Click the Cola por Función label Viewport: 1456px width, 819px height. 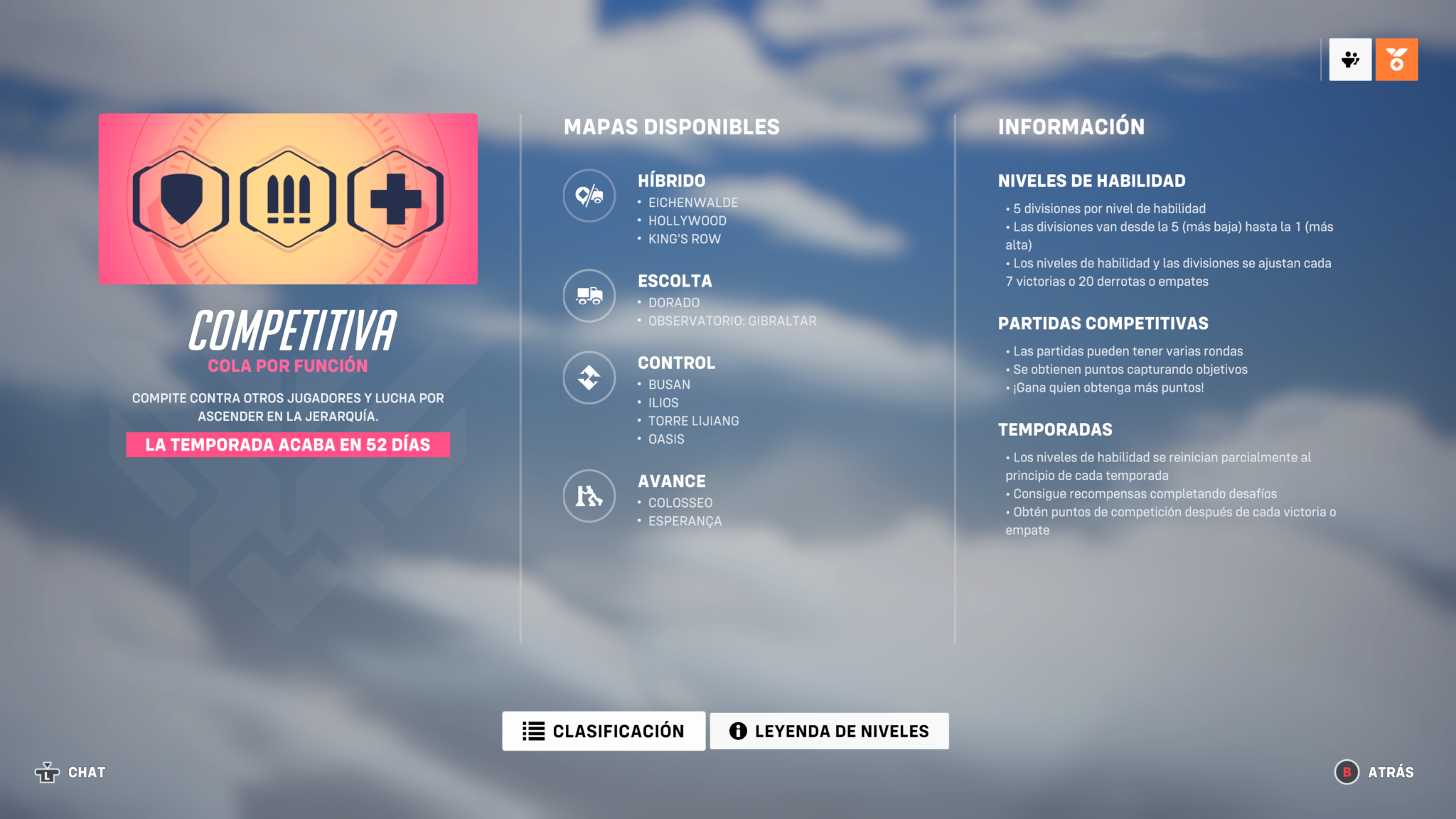click(288, 365)
